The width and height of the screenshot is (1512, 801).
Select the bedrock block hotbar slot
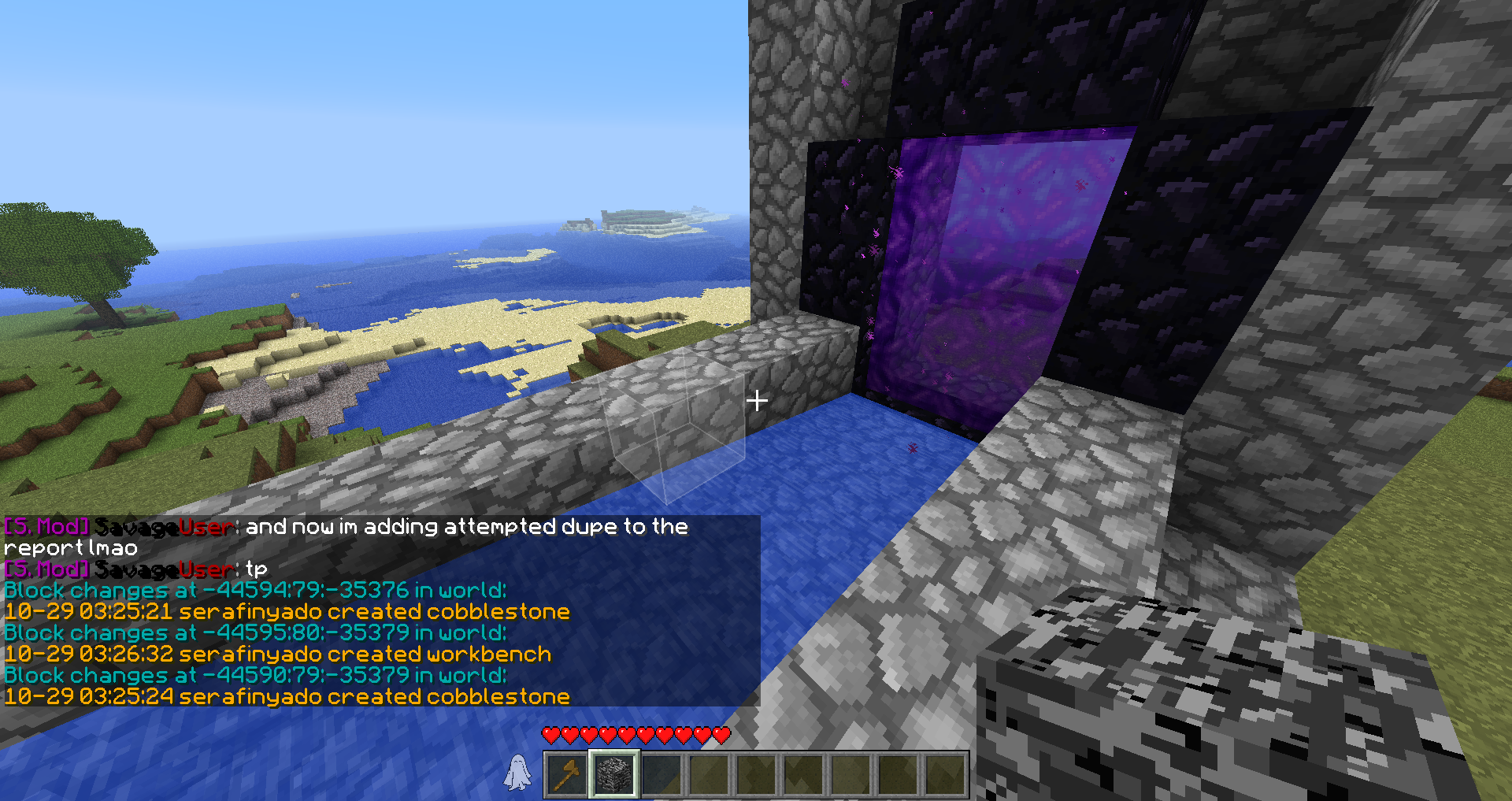click(614, 773)
